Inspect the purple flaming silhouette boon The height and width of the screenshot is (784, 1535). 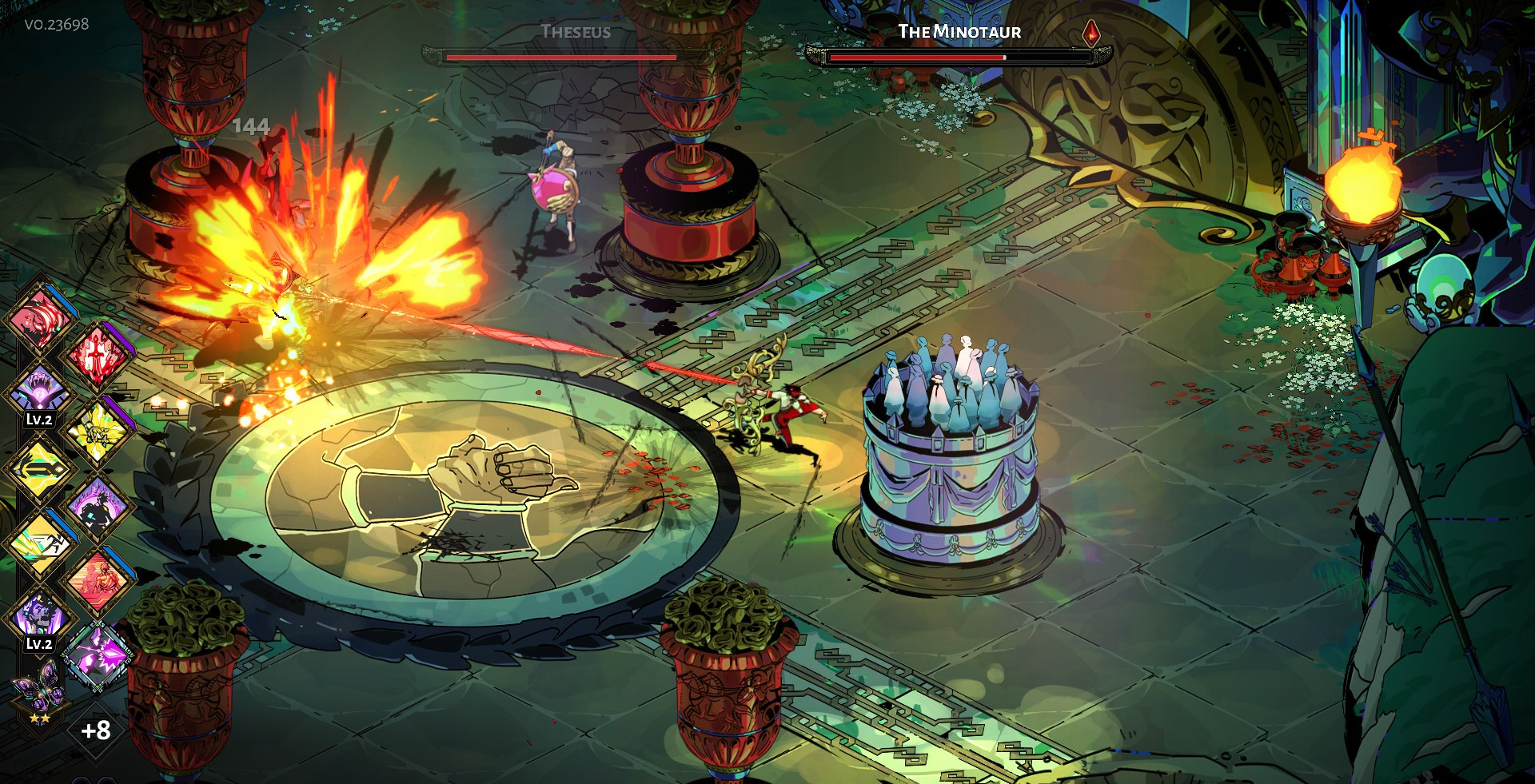click(98, 507)
